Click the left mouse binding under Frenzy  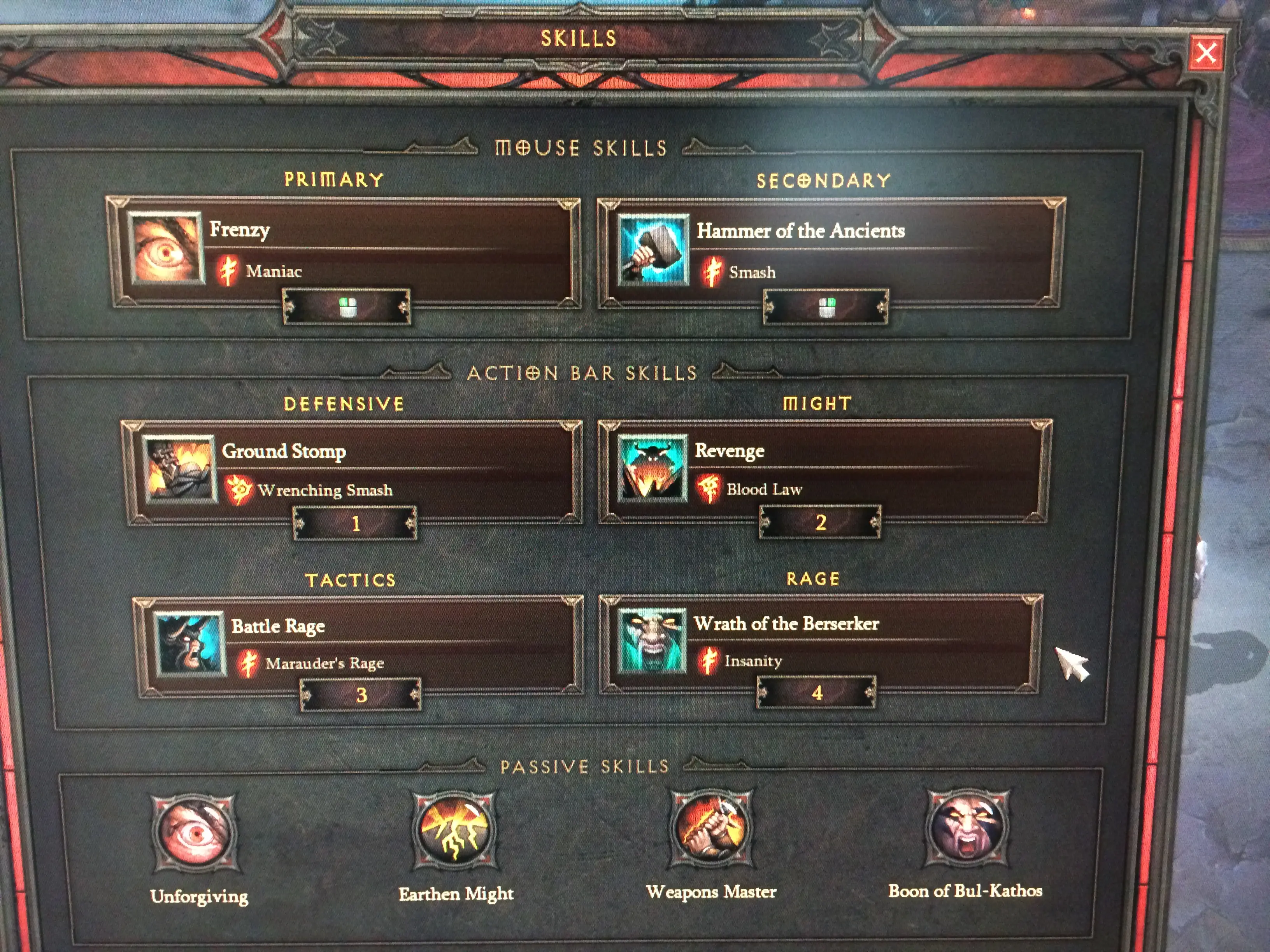pyautogui.click(x=347, y=308)
